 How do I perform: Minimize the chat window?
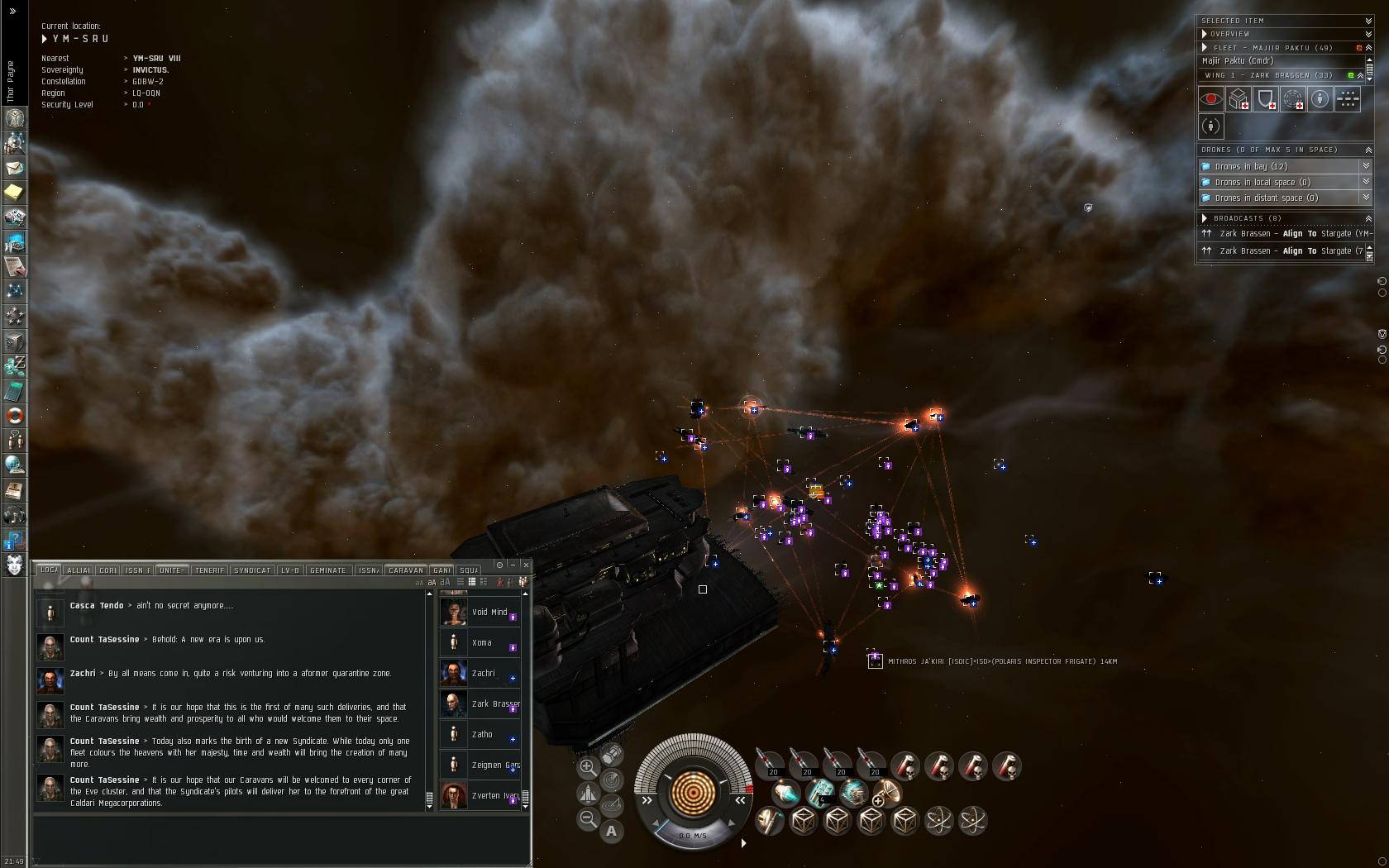tap(513, 565)
